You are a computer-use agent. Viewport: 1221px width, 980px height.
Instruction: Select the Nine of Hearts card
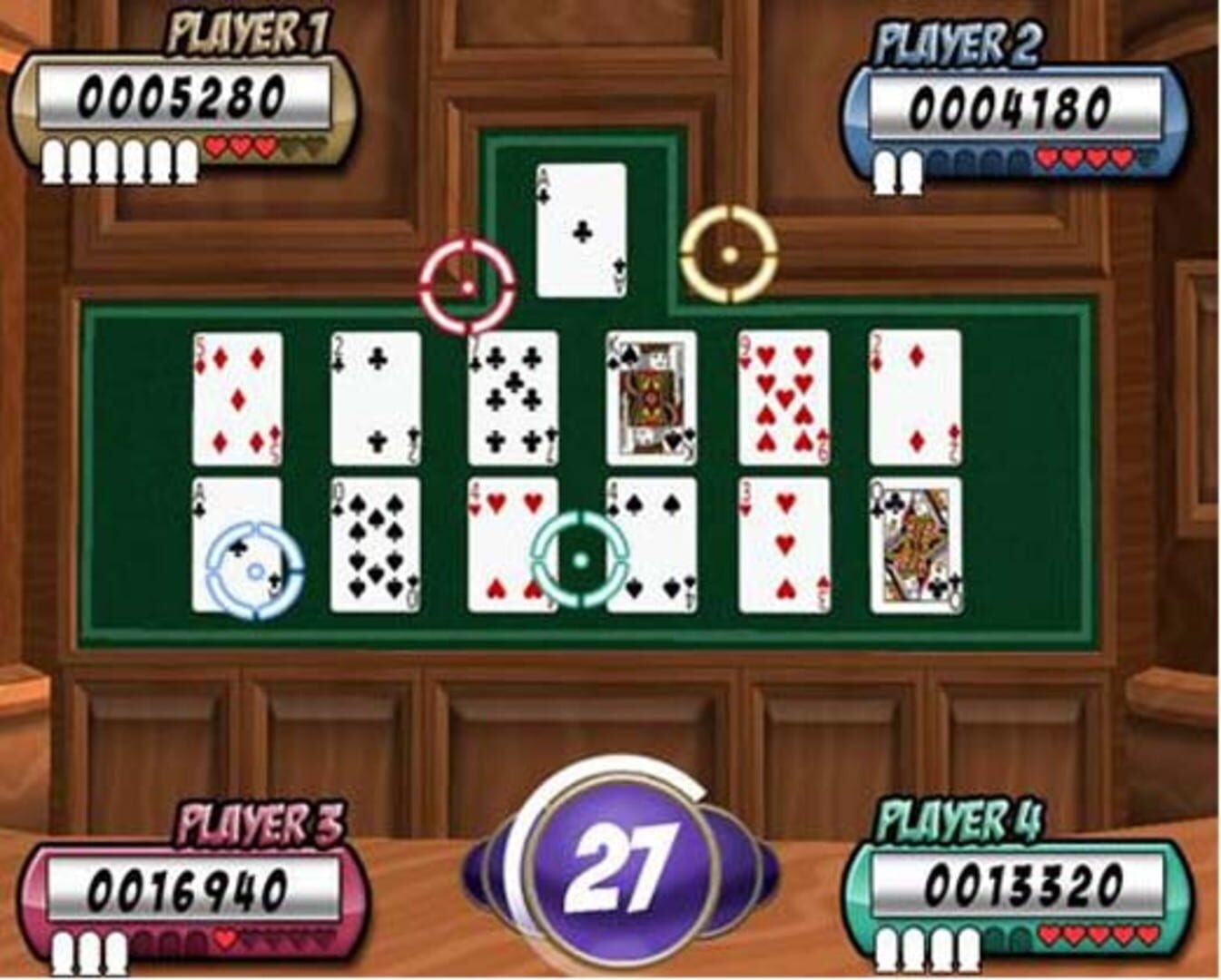tap(784, 399)
